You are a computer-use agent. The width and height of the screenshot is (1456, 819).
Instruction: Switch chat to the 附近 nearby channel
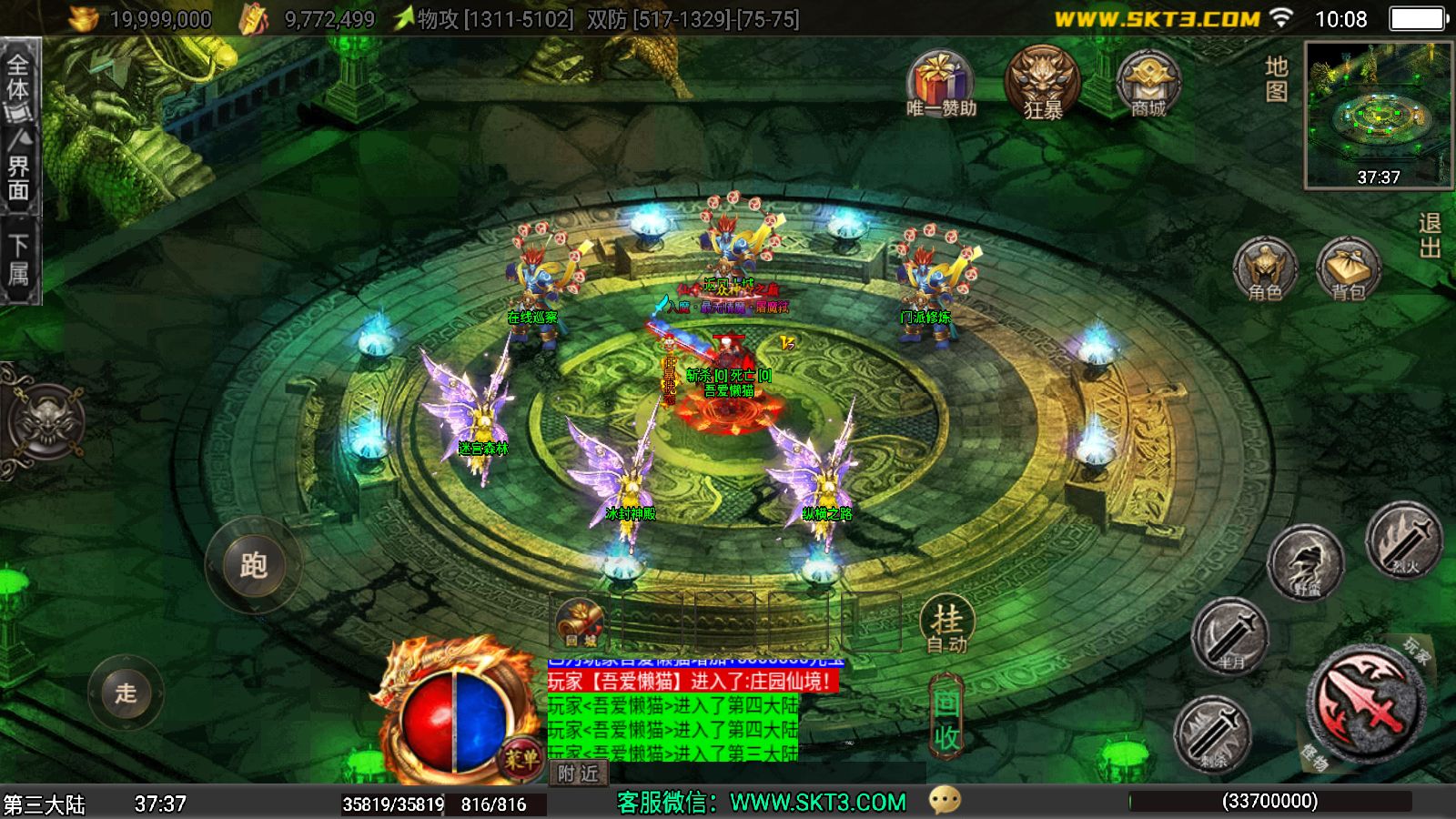(579, 773)
